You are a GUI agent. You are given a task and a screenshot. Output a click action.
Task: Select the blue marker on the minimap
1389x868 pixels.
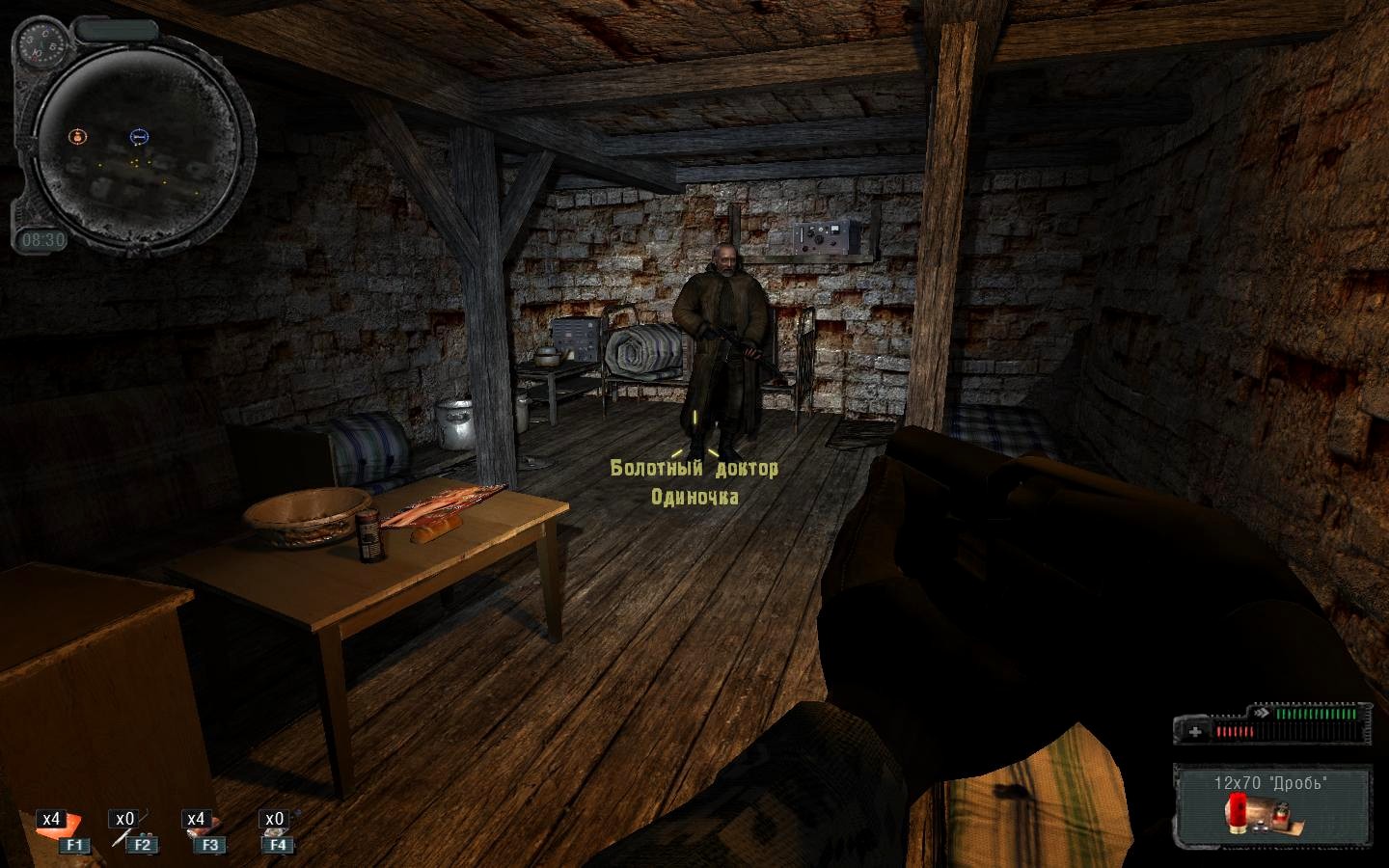[x=139, y=138]
